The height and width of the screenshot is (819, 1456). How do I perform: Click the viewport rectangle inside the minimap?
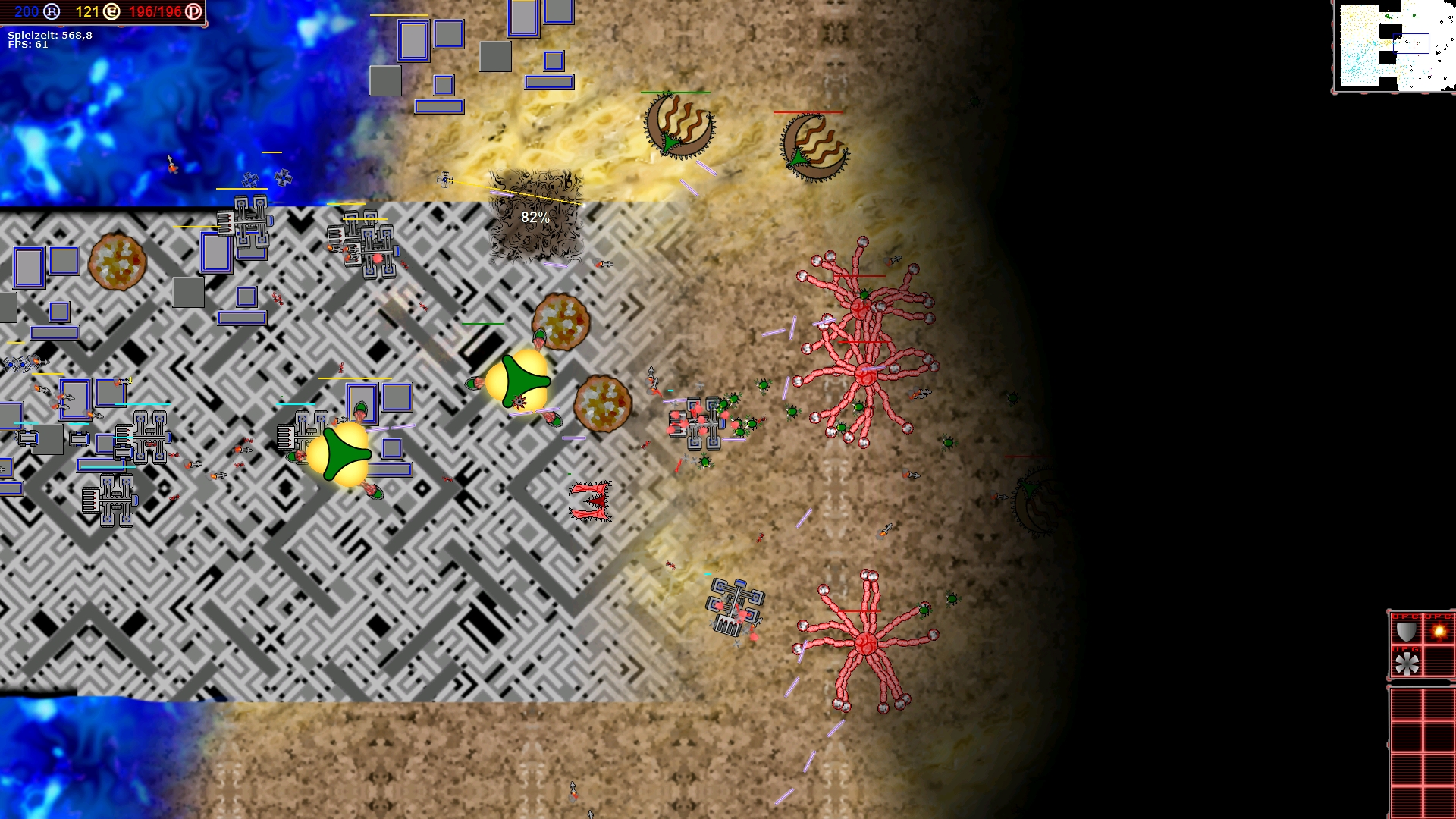pyautogui.click(x=1411, y=43)
